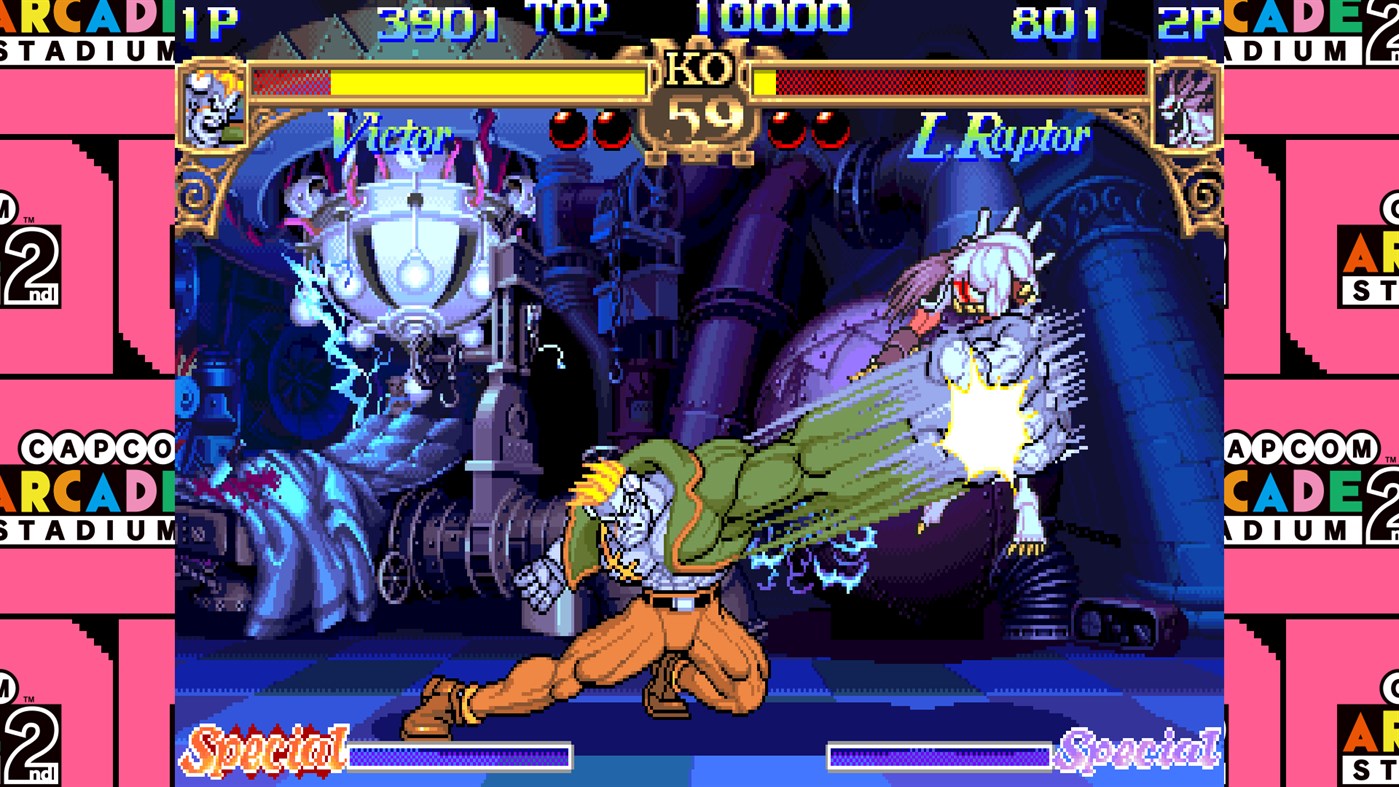Image resolution: width=1399 pixels, height=787 pixels.
Task: Select L.Raptor's character portrait icon
Action: (x=1187, y=103)
